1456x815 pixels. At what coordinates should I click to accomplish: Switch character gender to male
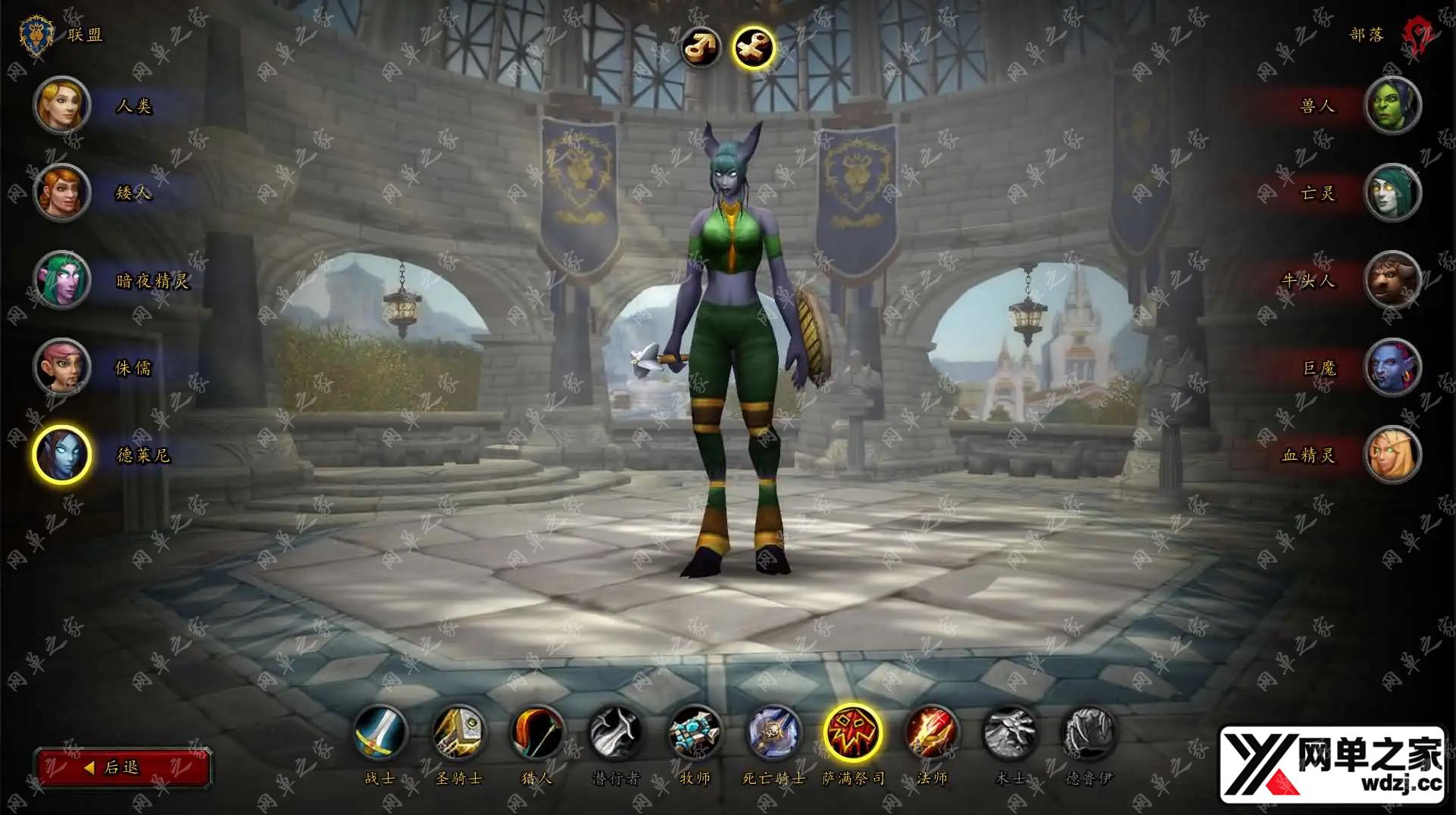tap(701, 48)
